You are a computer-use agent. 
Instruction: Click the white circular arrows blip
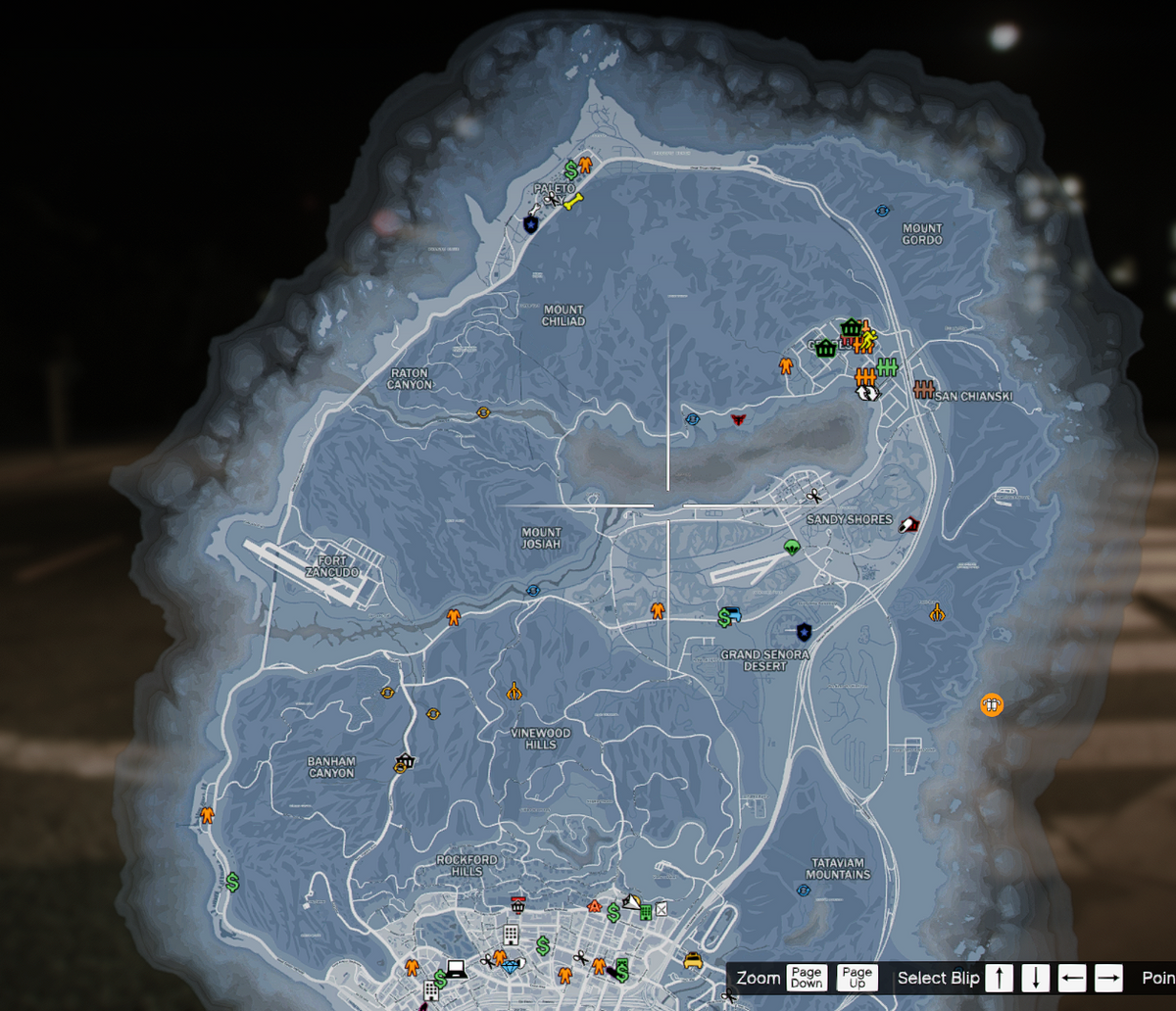click(x=866, y=393)
